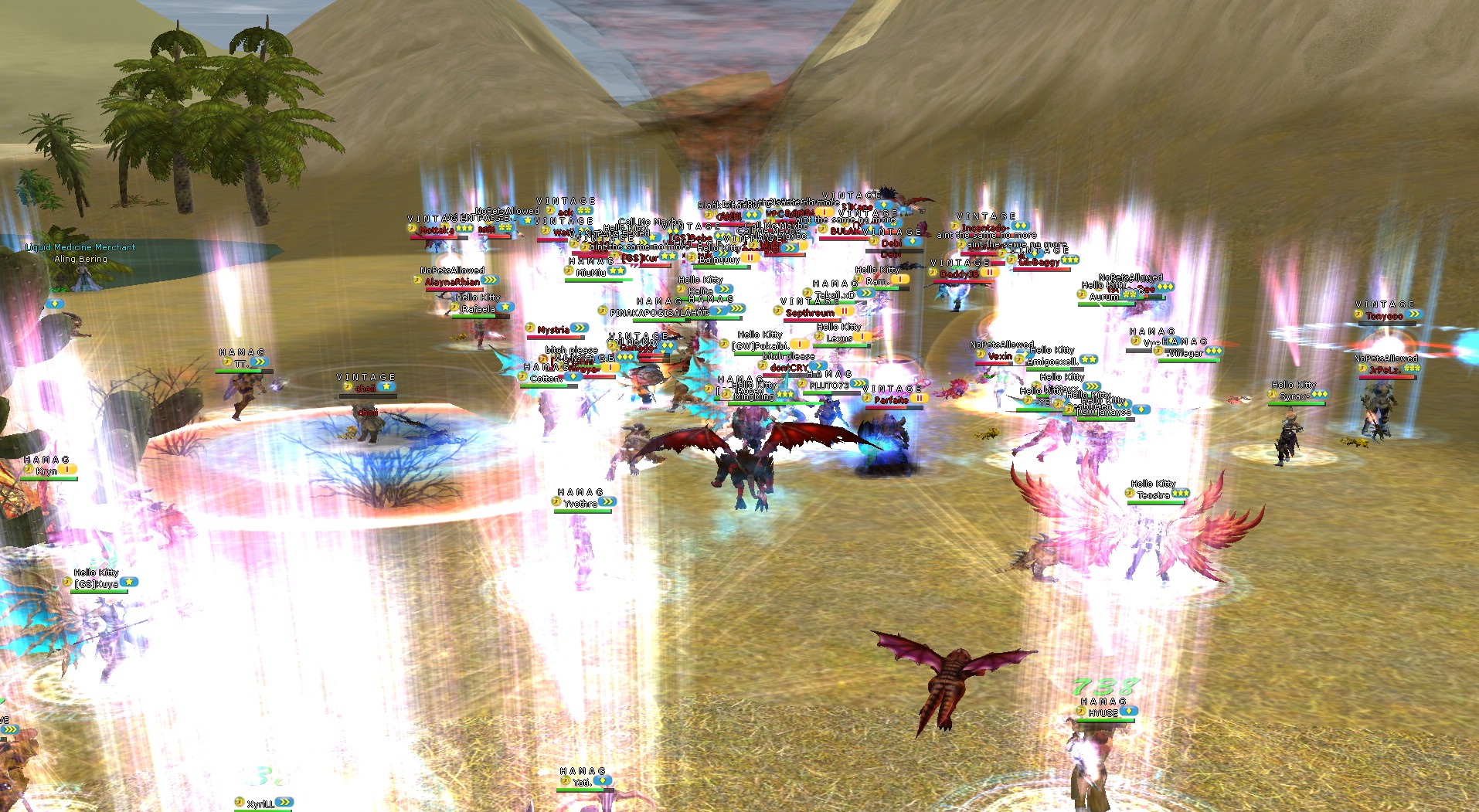Viewport: 1479px width, 812px height.
Task: Click the triple-diamond icon next to Syrax-
Action: tap(1321, 395)
